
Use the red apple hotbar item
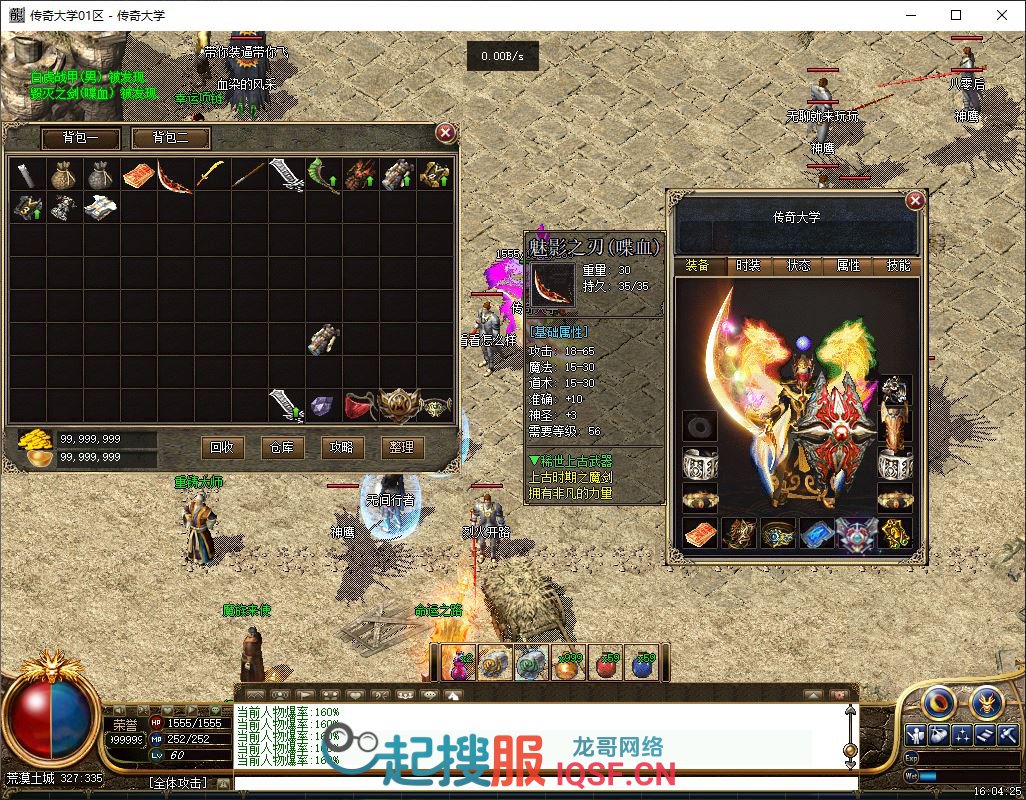coord(607,663)
